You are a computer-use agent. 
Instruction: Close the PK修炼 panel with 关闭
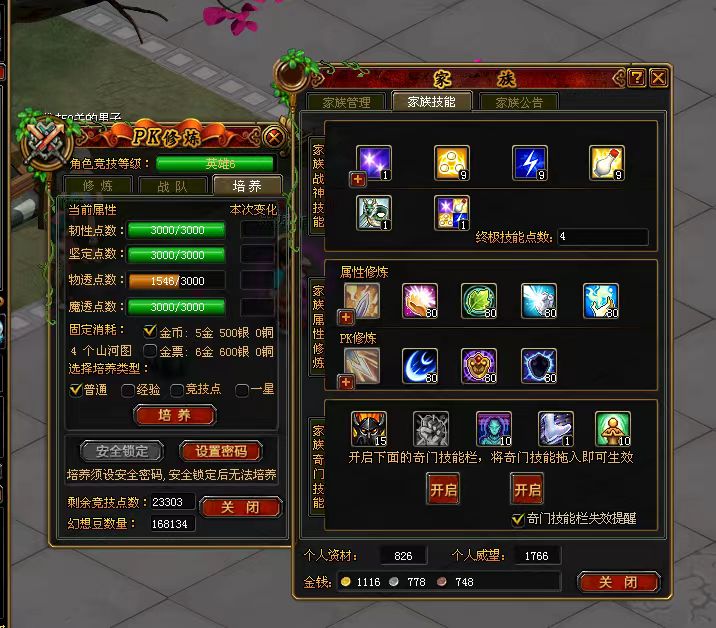pyautogui.click(x=240, y=507)
